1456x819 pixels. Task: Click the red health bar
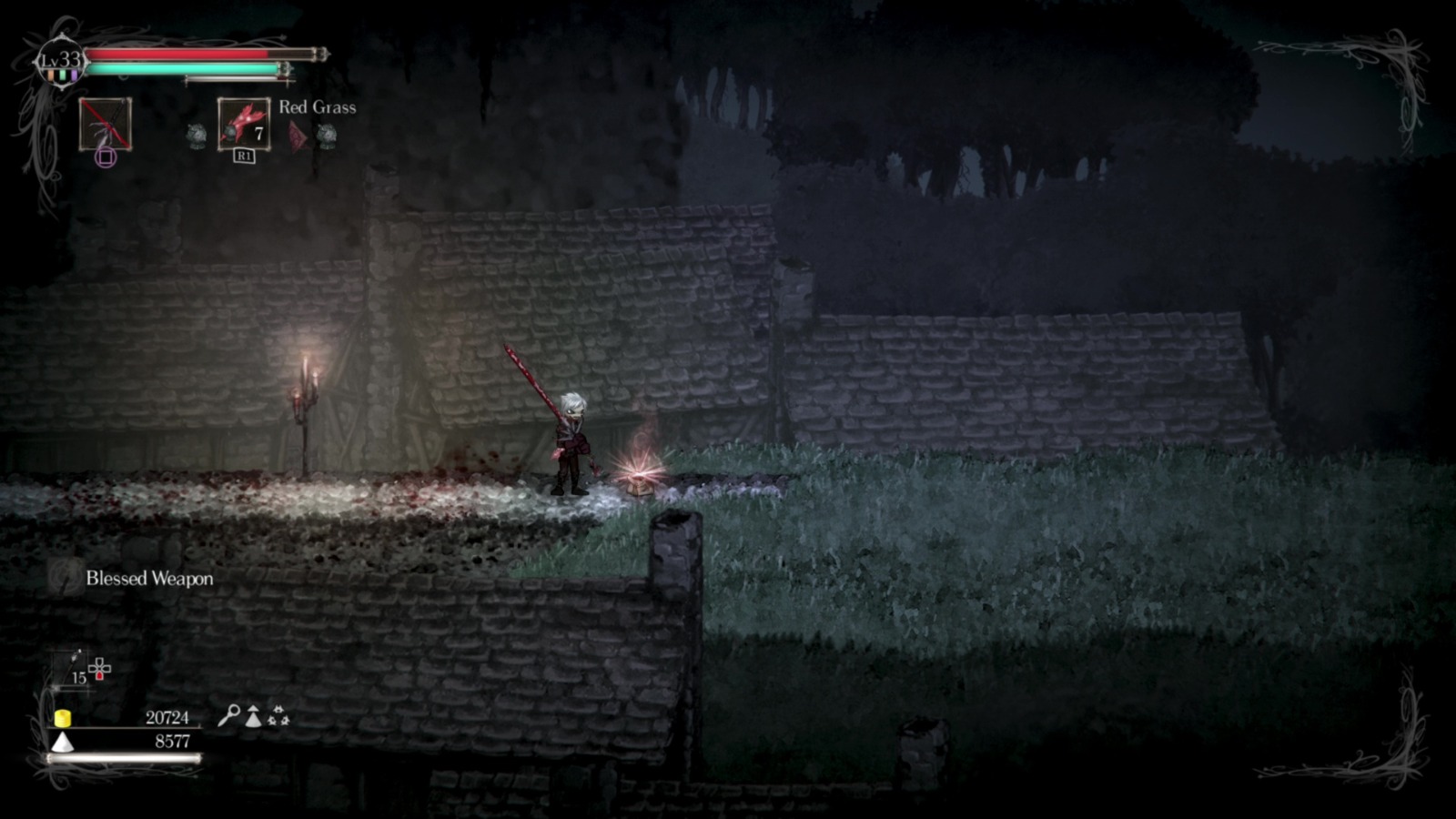point(173,55)
